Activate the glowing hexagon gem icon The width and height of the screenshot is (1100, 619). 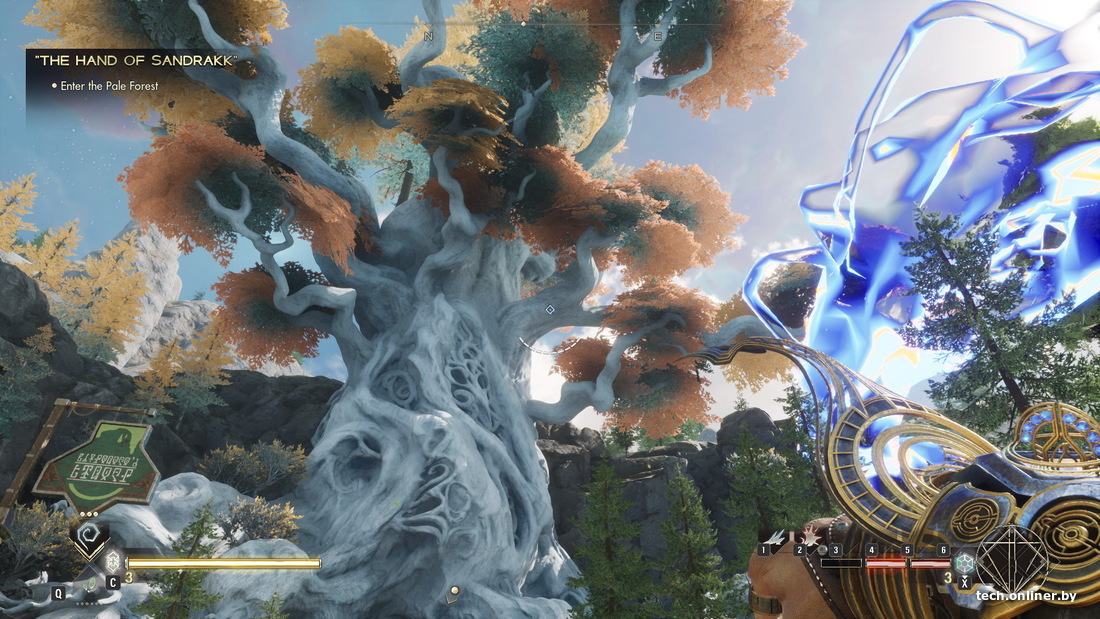click(x=964, y=561)
